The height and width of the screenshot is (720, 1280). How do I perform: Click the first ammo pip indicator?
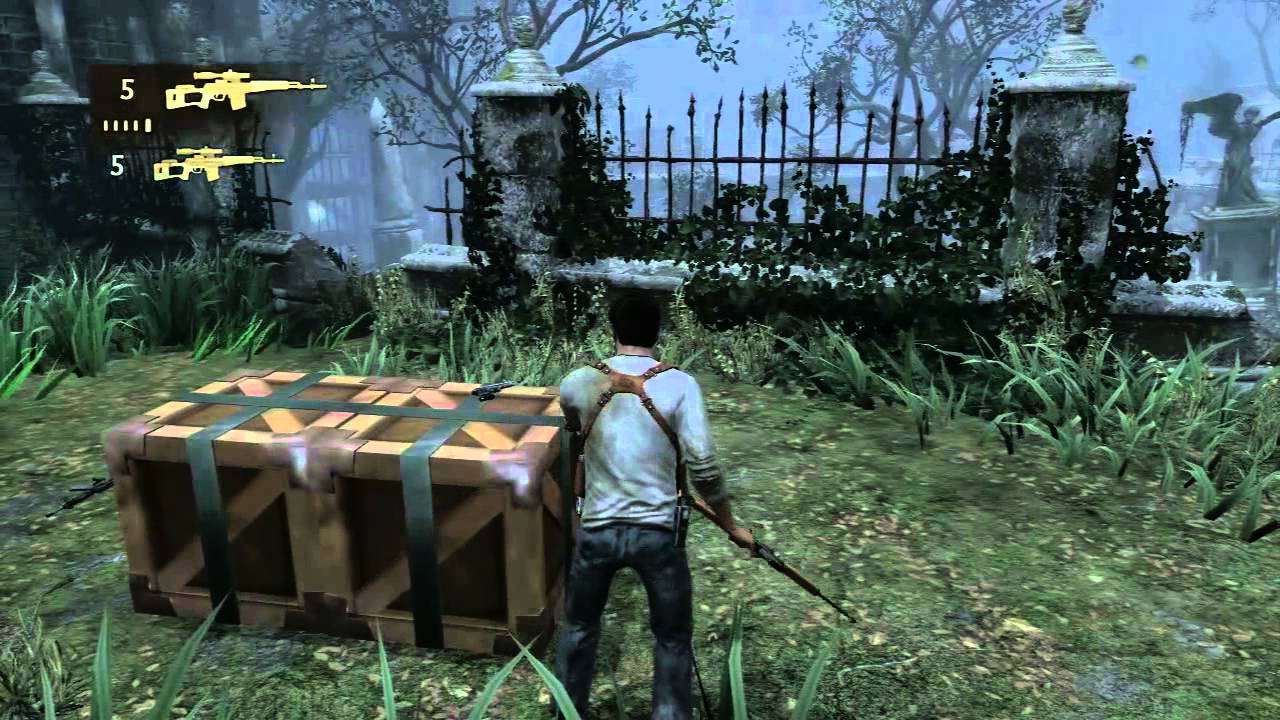pyautogui.click(x=105, y=123)
